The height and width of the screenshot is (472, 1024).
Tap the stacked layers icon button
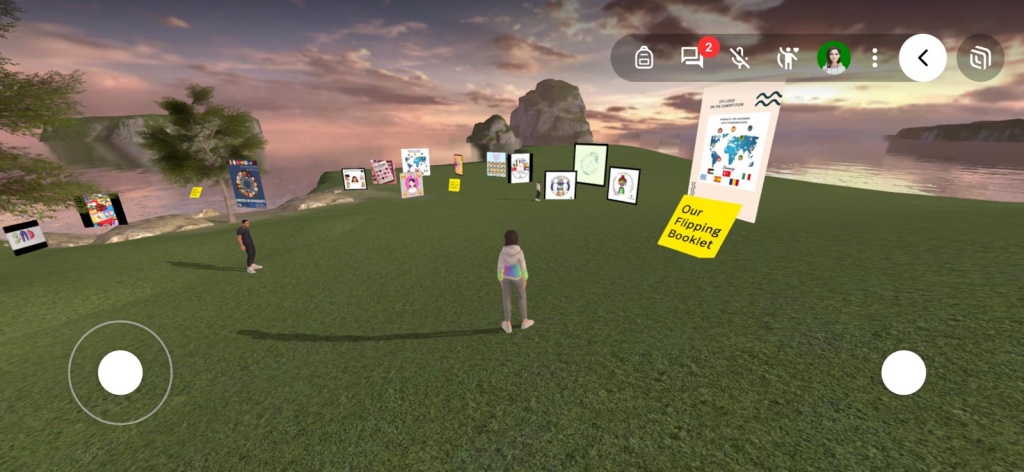pyautogui.click(x=980, y=58)
